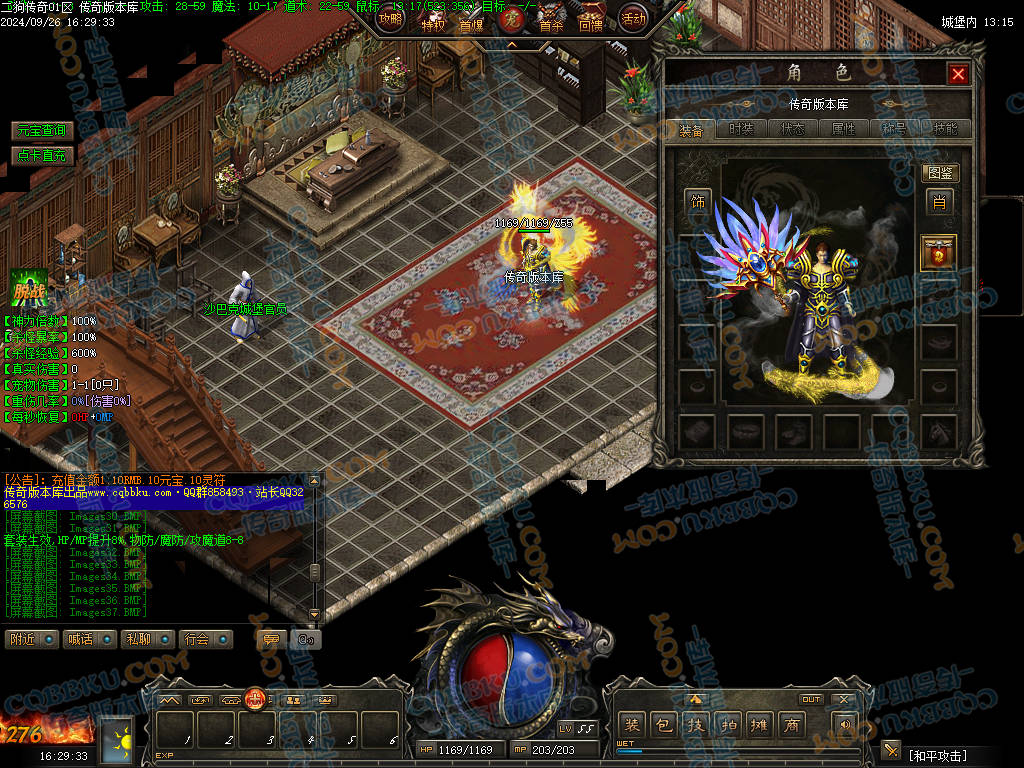Viewport: 1024px width, 768px height.
Task: Open the 包 bag button
Action: click(x=662, y=725)
